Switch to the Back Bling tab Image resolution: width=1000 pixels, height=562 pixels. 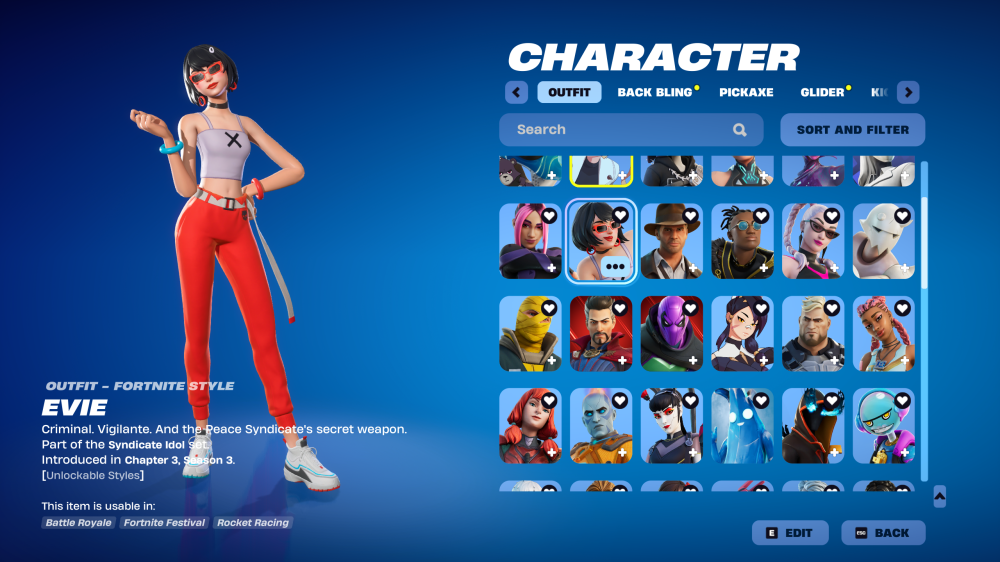(x=655, y=92)
